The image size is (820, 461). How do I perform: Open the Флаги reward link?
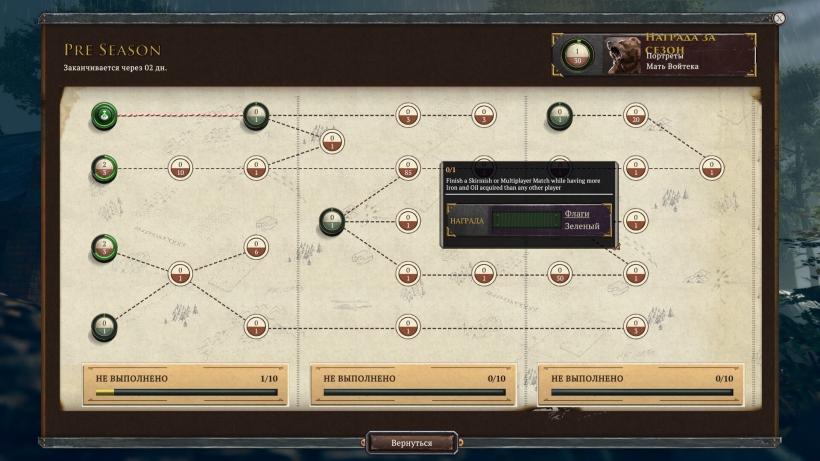pos(577,213)
